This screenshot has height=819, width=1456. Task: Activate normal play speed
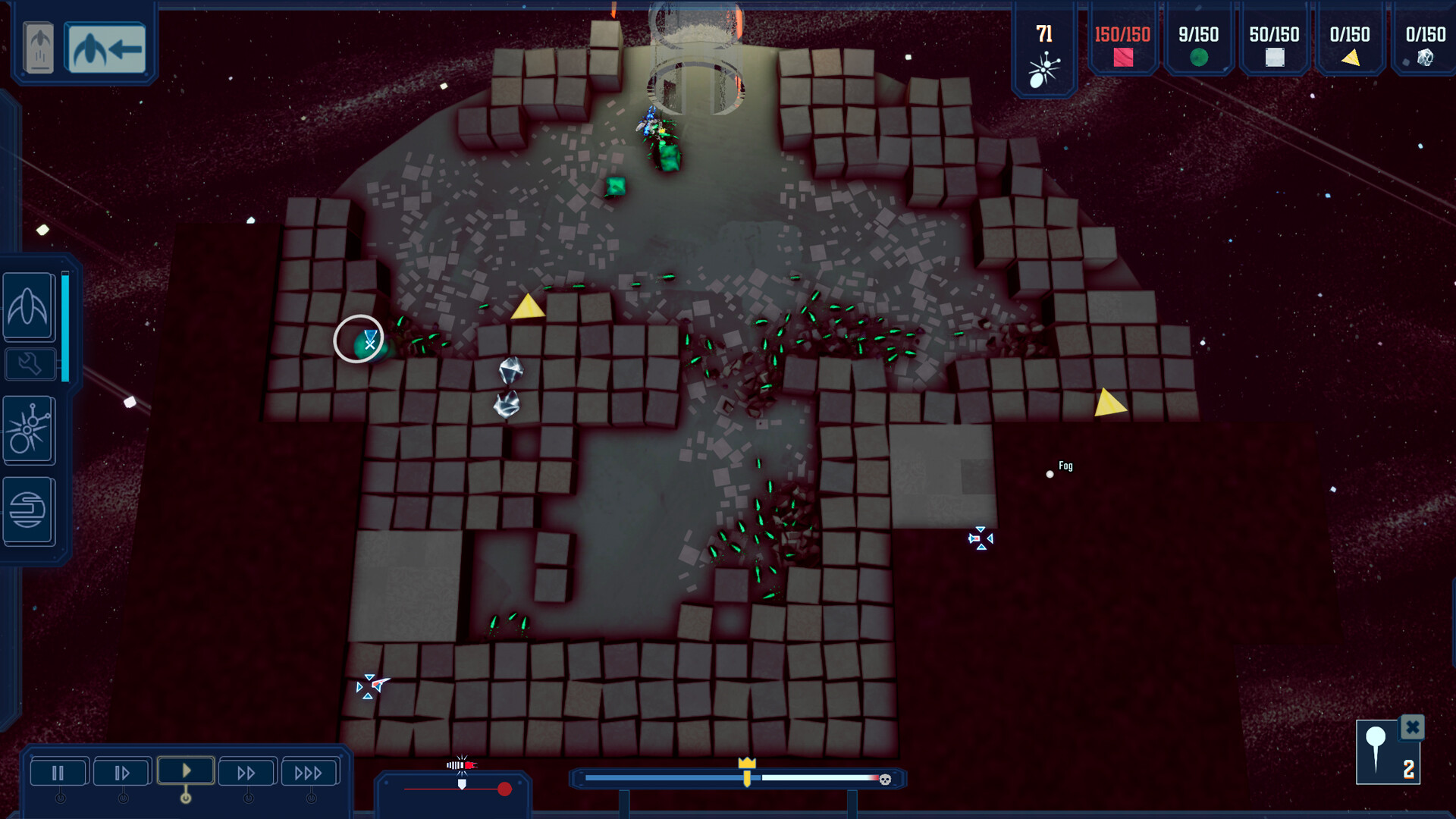pyautogui.click(x=185, y=770)
